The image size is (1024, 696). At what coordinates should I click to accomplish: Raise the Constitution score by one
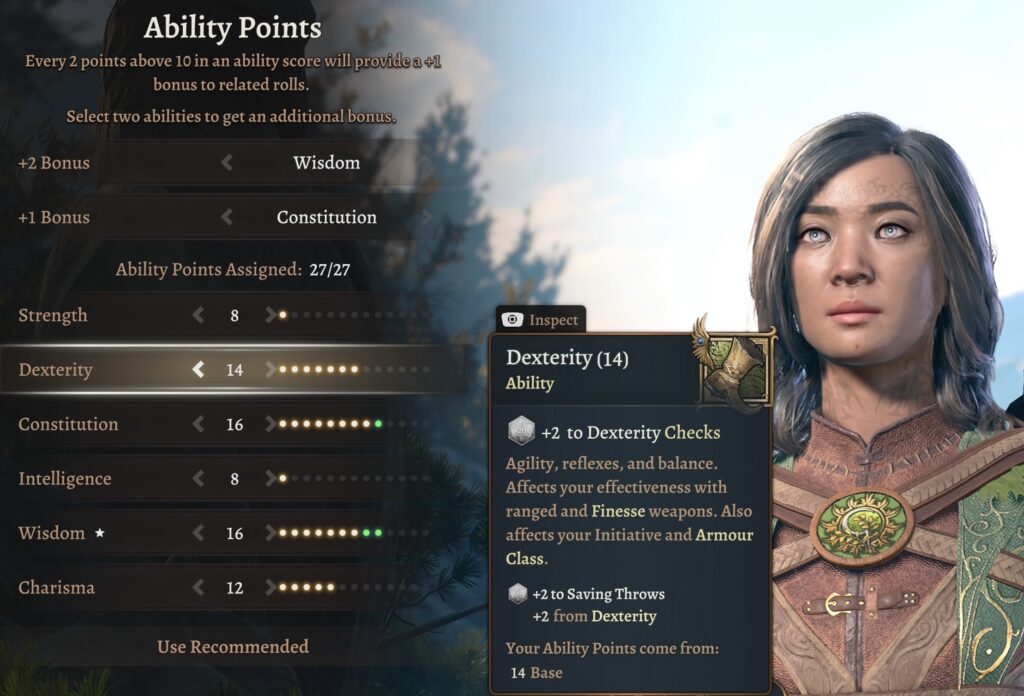pos(270,424)
